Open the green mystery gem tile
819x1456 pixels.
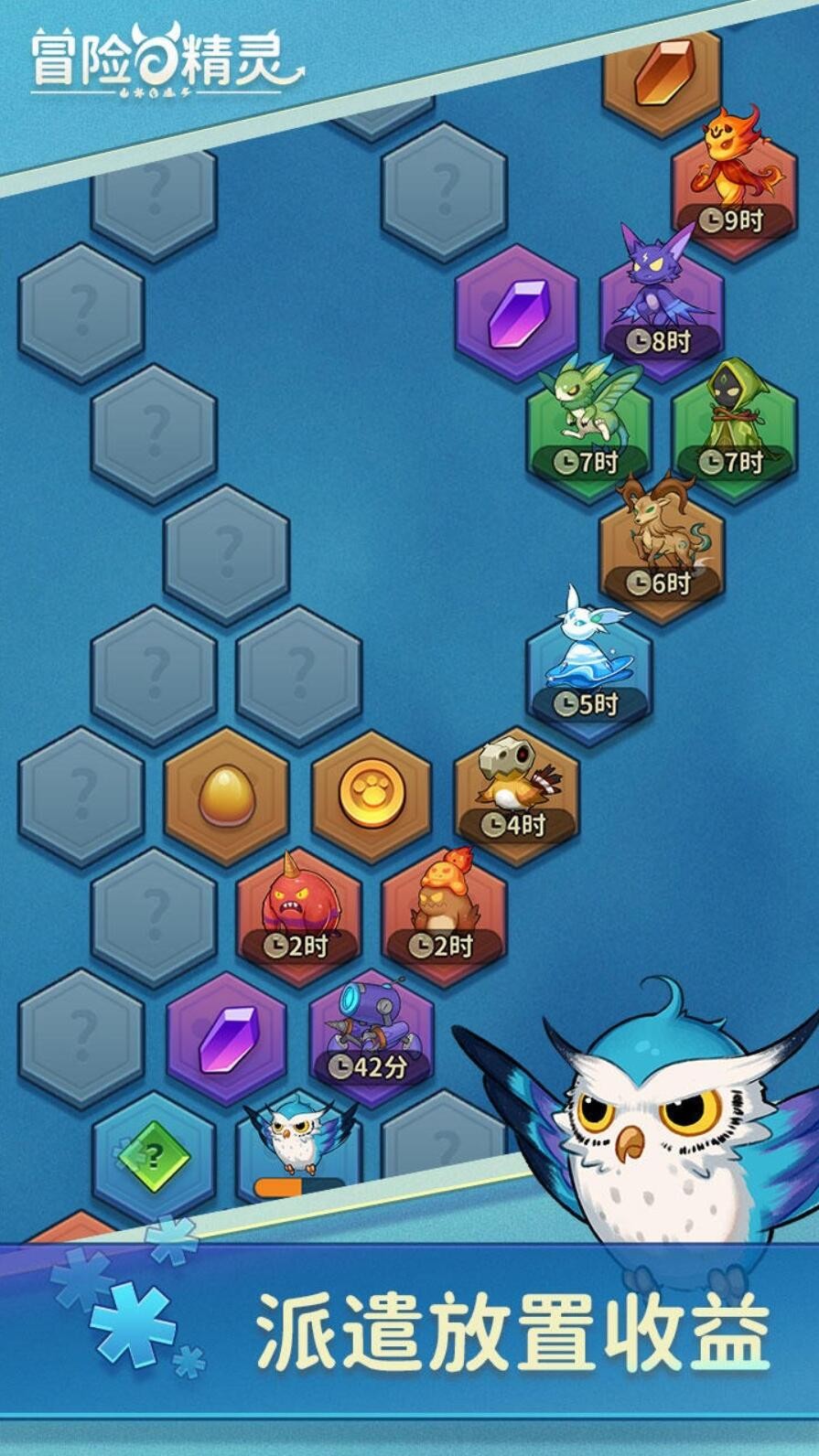[x=154, y=1155]
